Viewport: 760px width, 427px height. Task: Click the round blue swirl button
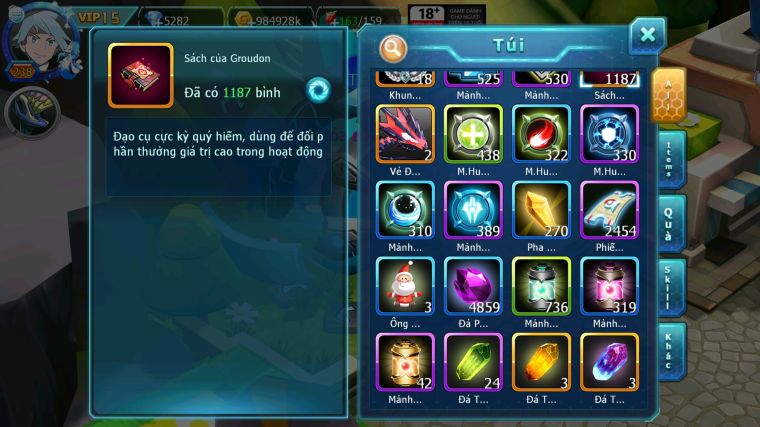(318, 88)
